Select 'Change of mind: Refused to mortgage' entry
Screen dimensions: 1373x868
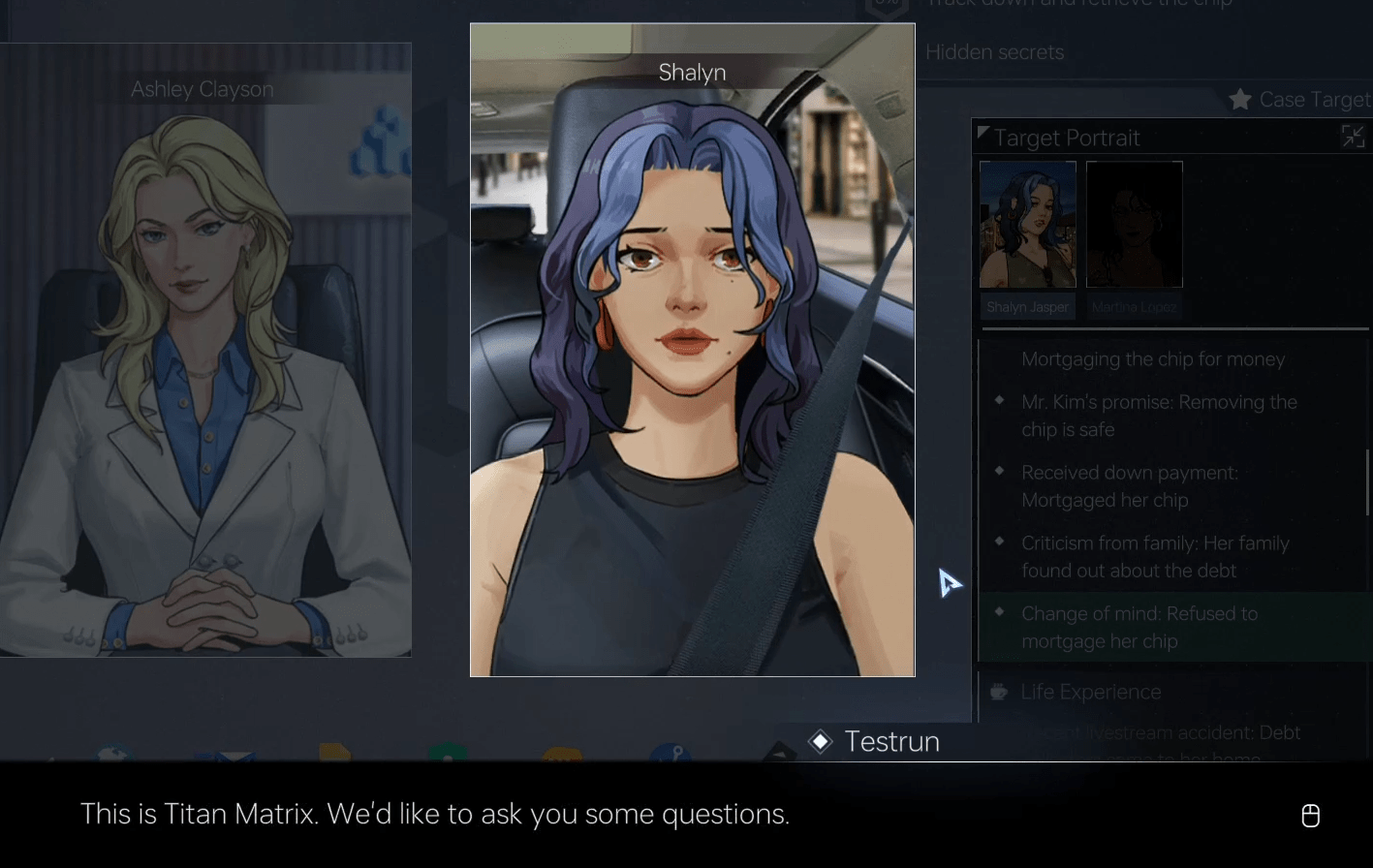tap(1139, 627)
